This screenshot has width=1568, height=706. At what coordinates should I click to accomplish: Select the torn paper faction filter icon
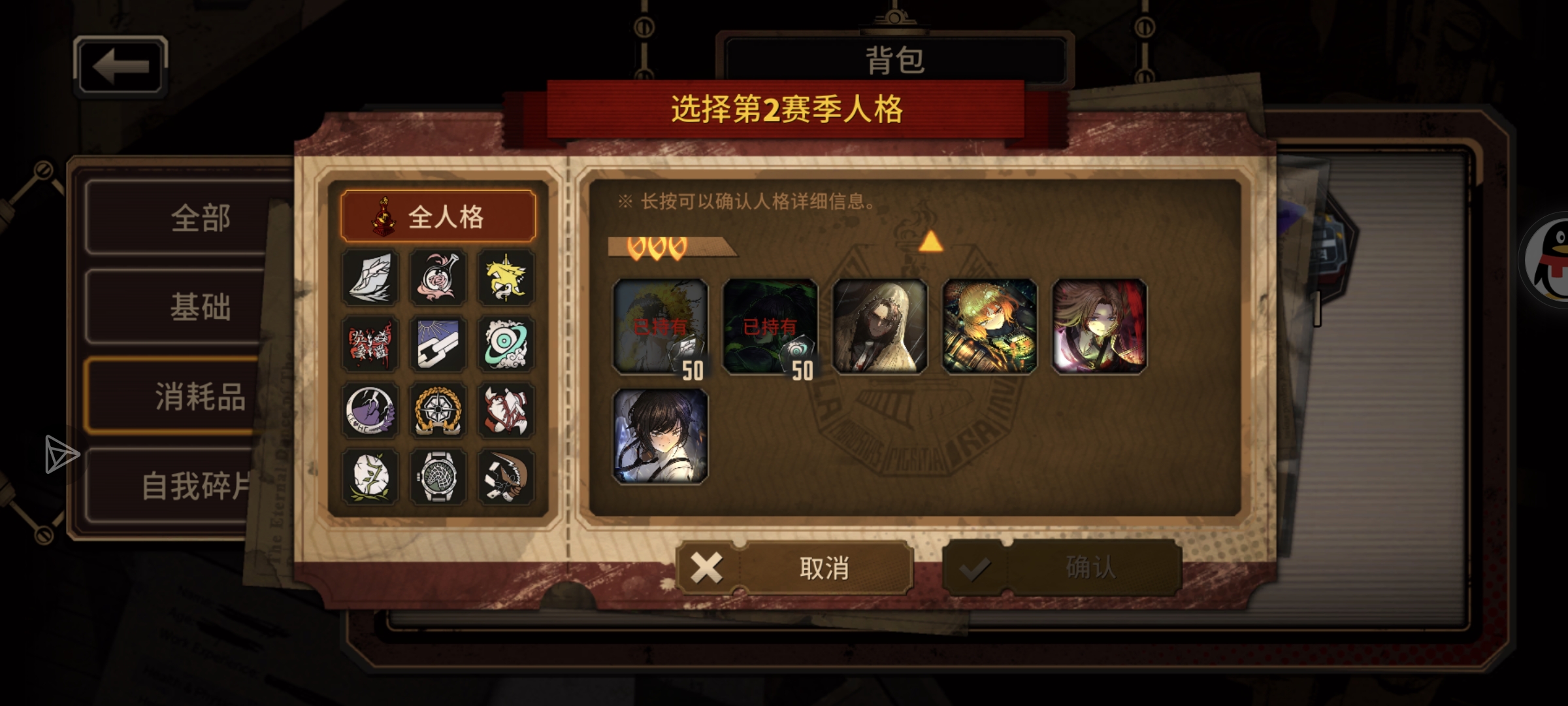(369, 278)
